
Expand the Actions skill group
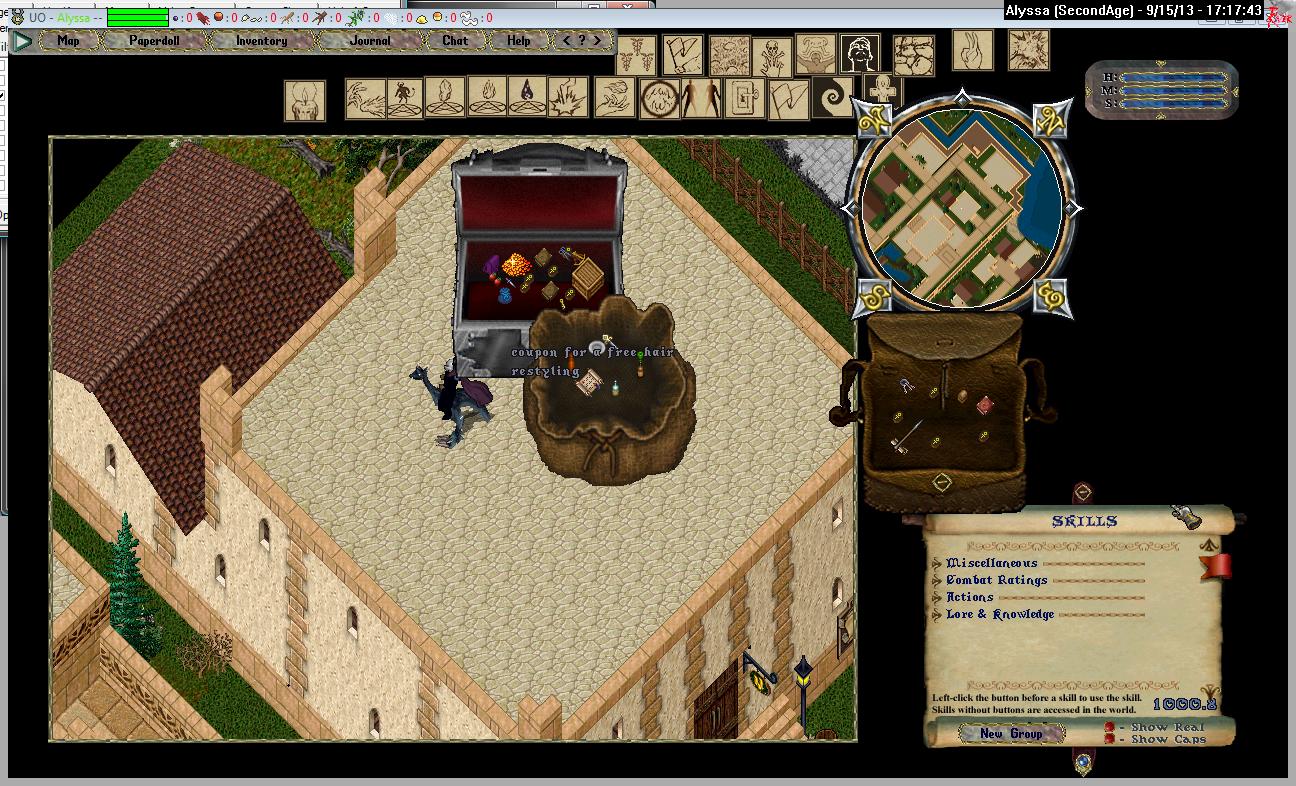pos(937,598)
